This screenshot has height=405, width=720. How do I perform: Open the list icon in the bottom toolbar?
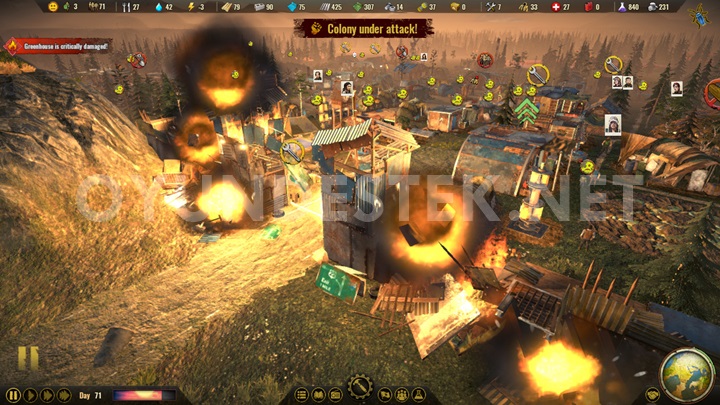tap(303, 395)
